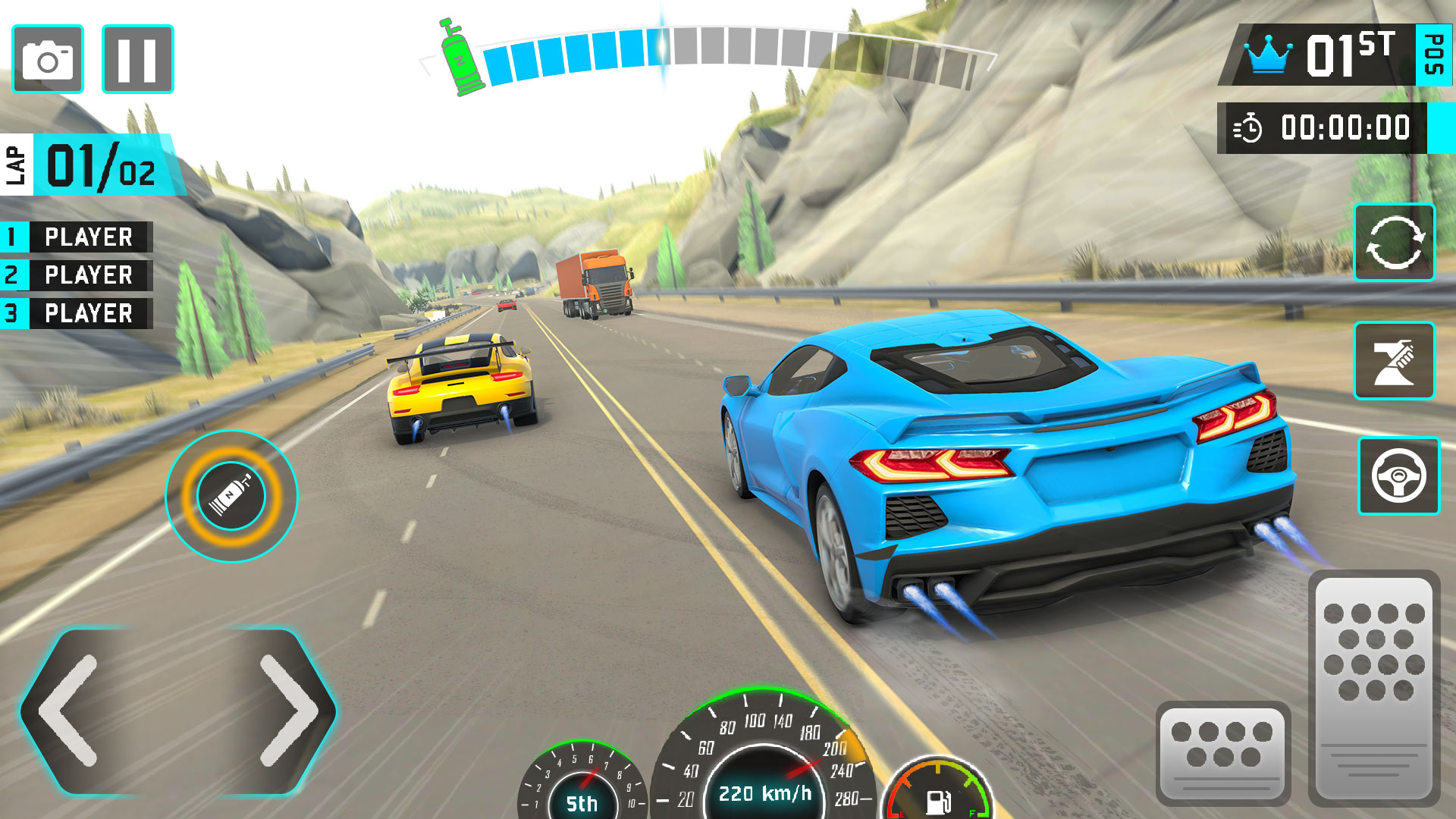Tap the green nitro canister above the boost bar
The width and height of the screenshot is (1456, 819).
click(x=457, y=57)
